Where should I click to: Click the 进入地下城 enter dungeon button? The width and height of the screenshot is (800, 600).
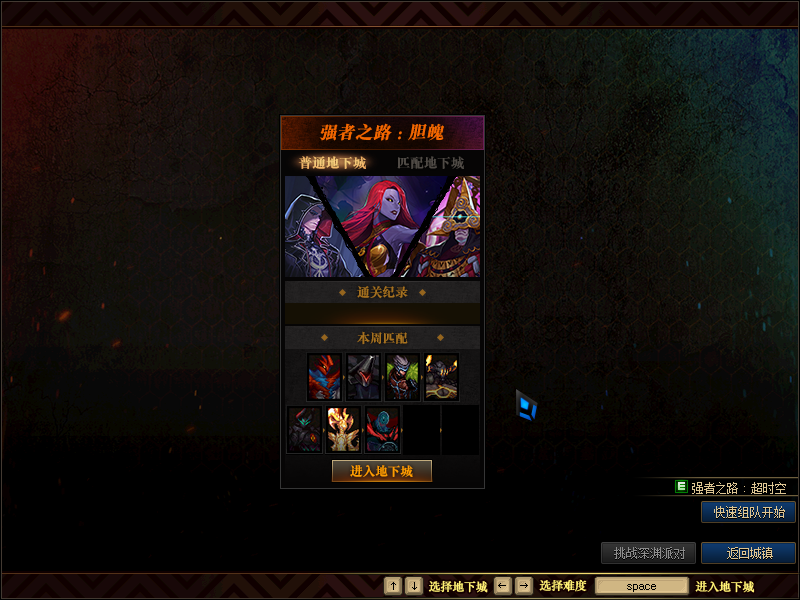[382, 471]
